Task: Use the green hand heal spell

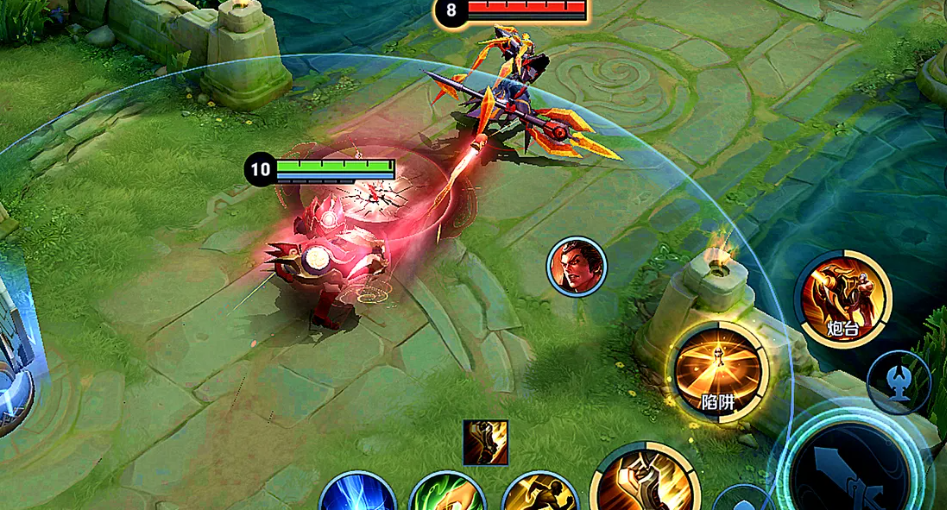Action: coord(447,494)
